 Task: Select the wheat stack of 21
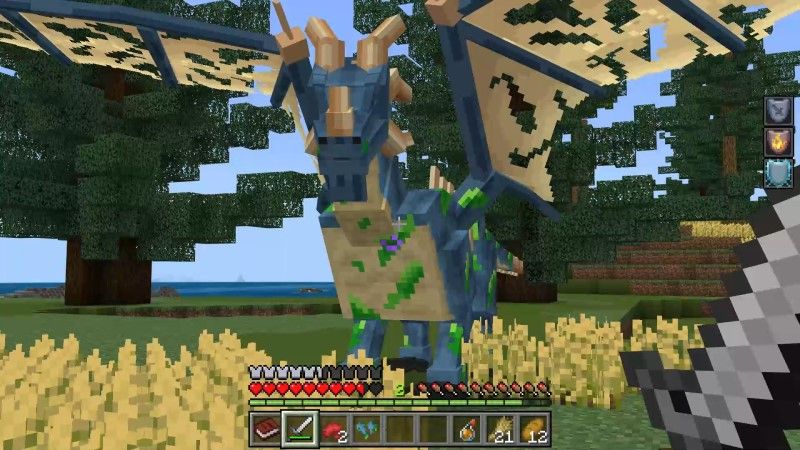point(500,429)
